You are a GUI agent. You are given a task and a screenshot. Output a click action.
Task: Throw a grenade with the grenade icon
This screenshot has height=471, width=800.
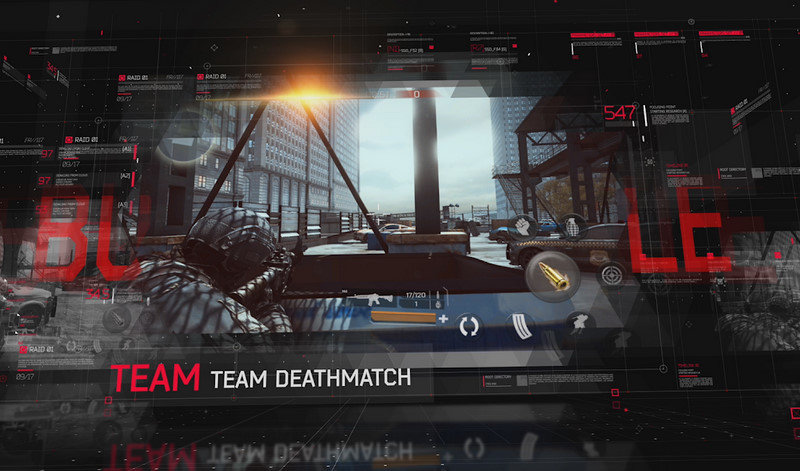click(571, 226)
